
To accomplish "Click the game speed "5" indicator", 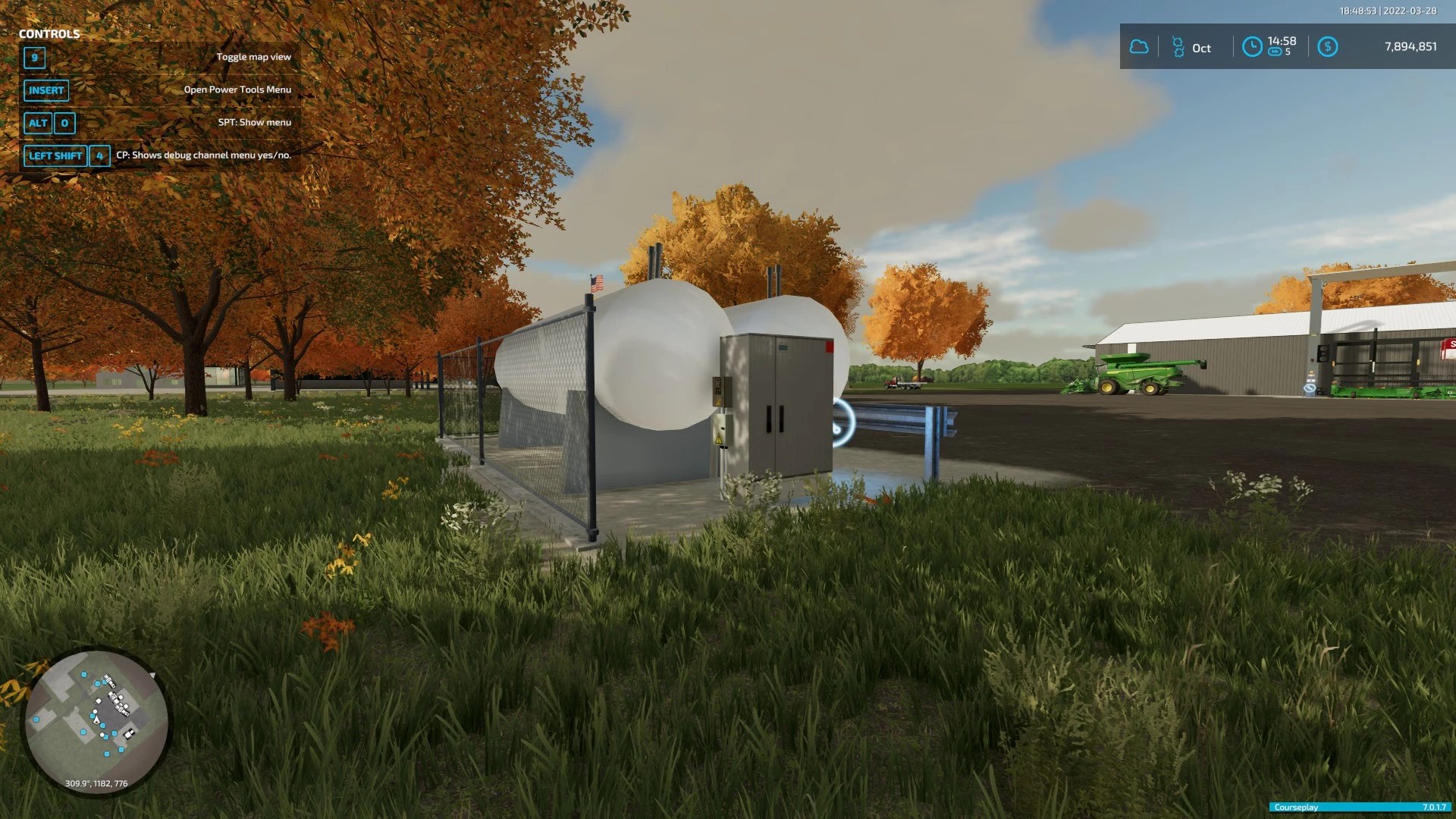I will 1288,53.
